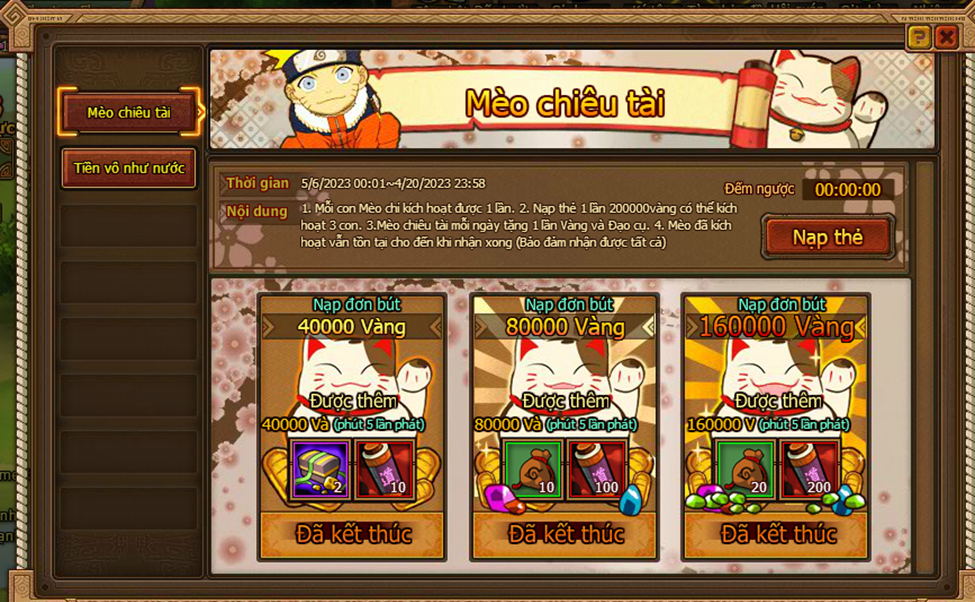Select the money bag reward with 10
The height and width of the screenshot is (602, 975).
(532, 470)
